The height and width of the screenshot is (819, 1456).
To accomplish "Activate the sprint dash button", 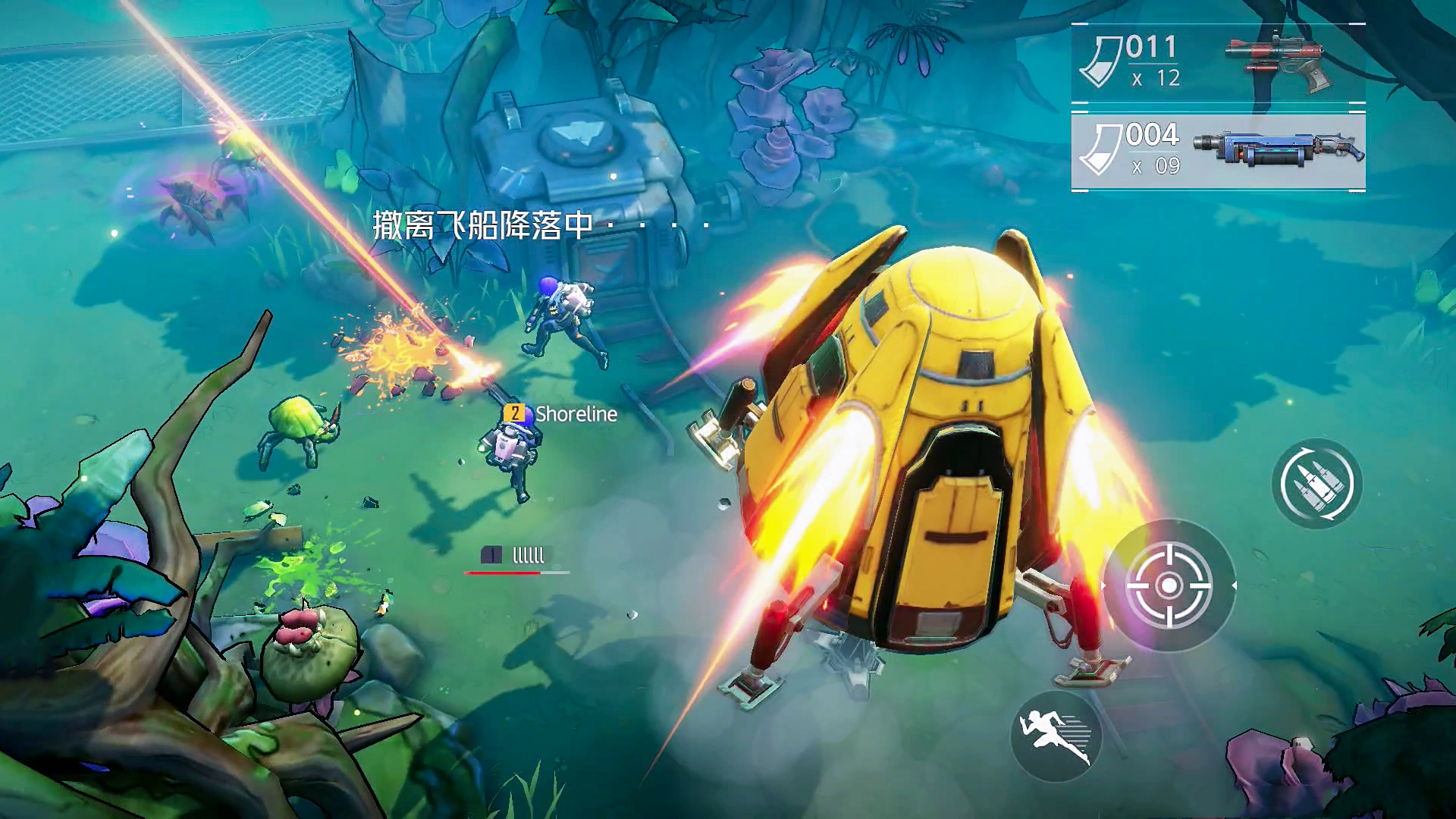I will pyautogui.click(x=1056, y=736).
